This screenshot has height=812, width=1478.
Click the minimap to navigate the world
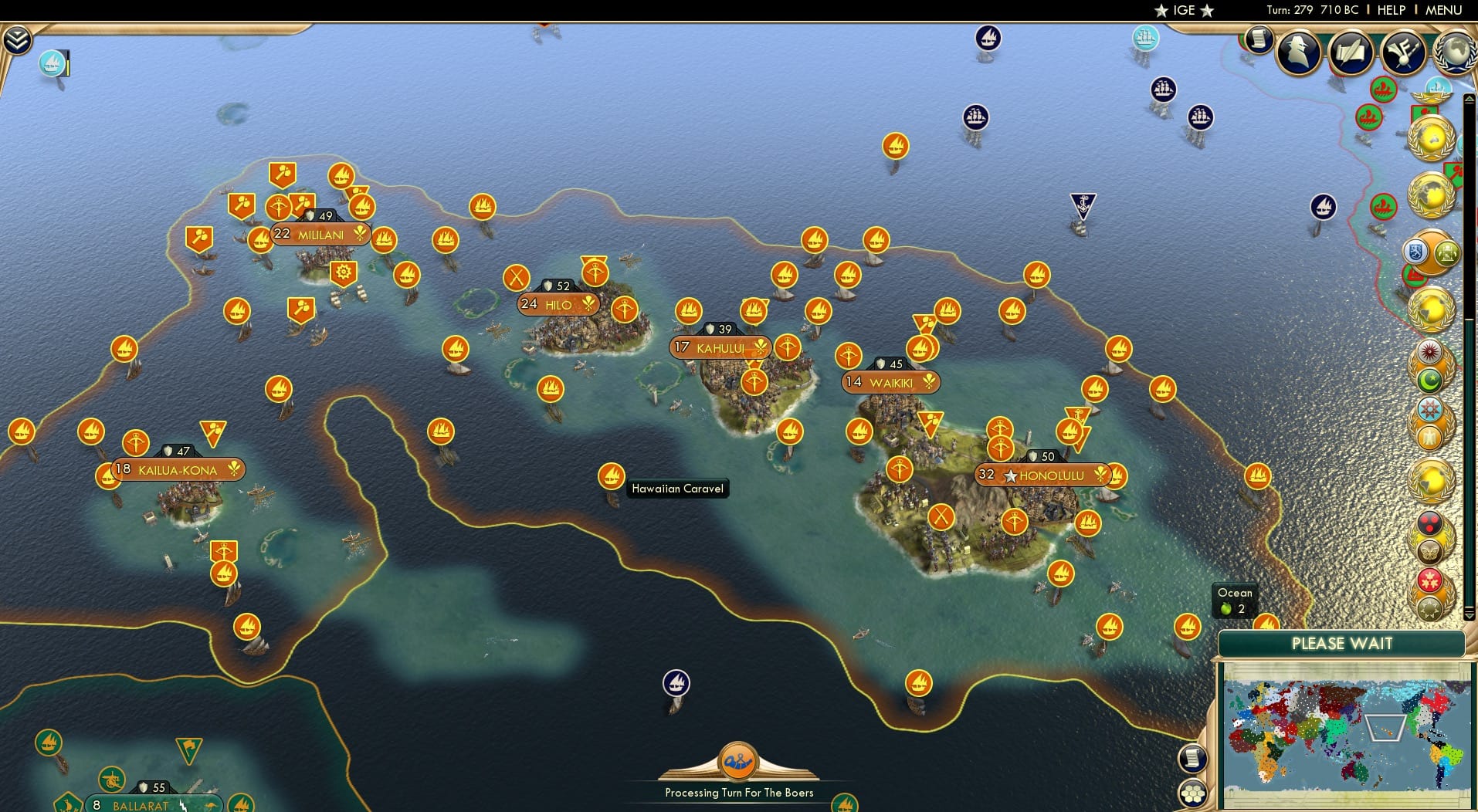coord(1347,733)
